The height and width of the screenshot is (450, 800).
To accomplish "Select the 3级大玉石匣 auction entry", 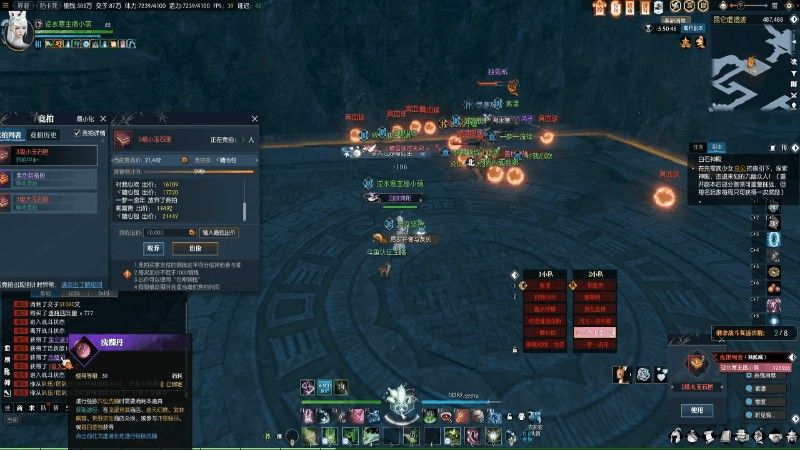I will tap(52, 201).
